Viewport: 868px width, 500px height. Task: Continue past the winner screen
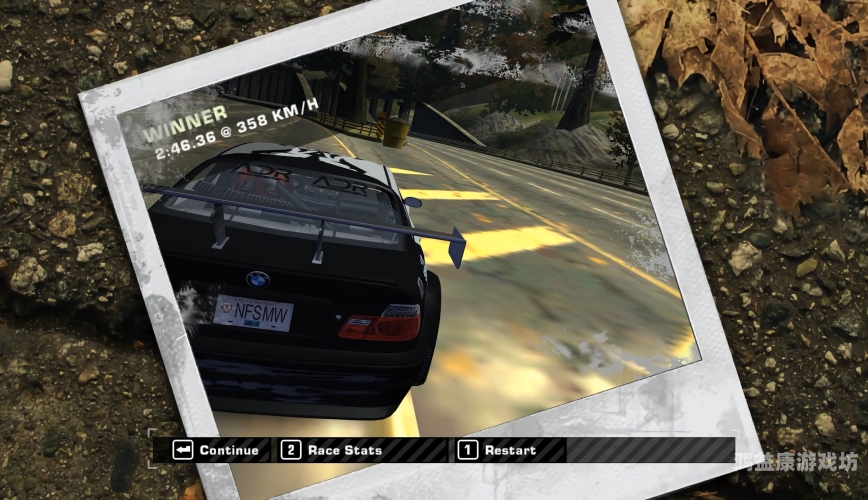[217, 450]
